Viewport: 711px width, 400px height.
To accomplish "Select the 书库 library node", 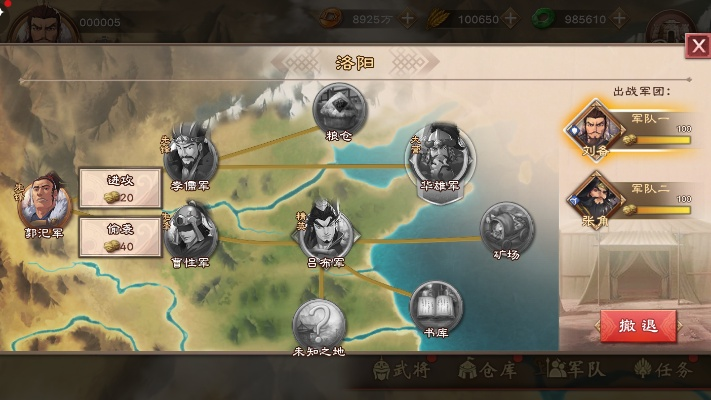I will pyautogui.click(x=435, y=304).
